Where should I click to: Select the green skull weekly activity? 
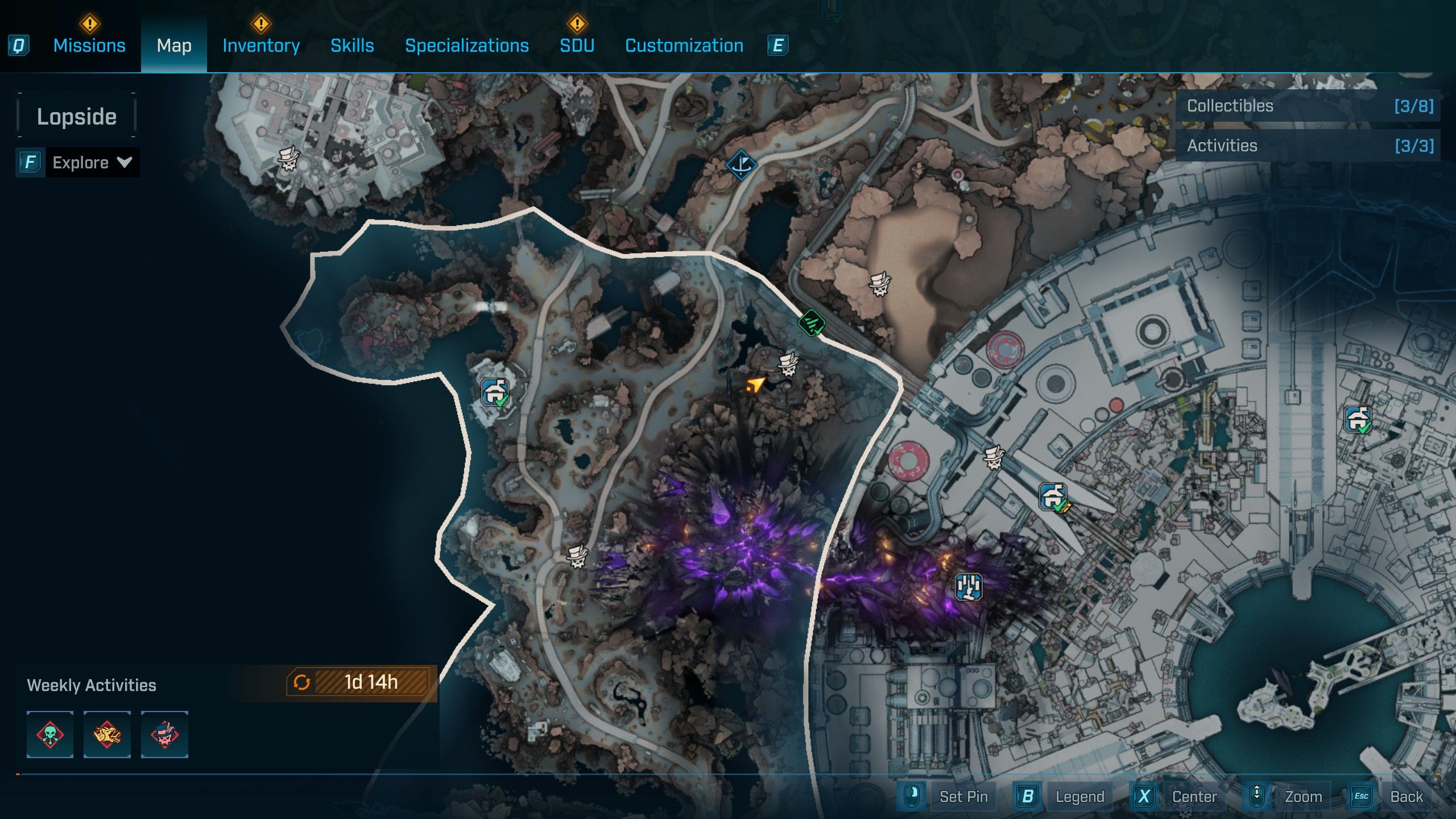click(50, 734)
